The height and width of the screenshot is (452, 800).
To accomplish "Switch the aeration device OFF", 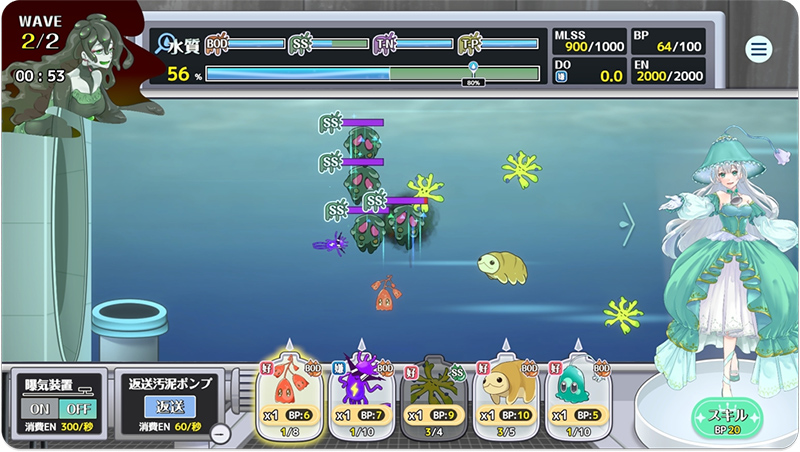I will pos(73,408).
